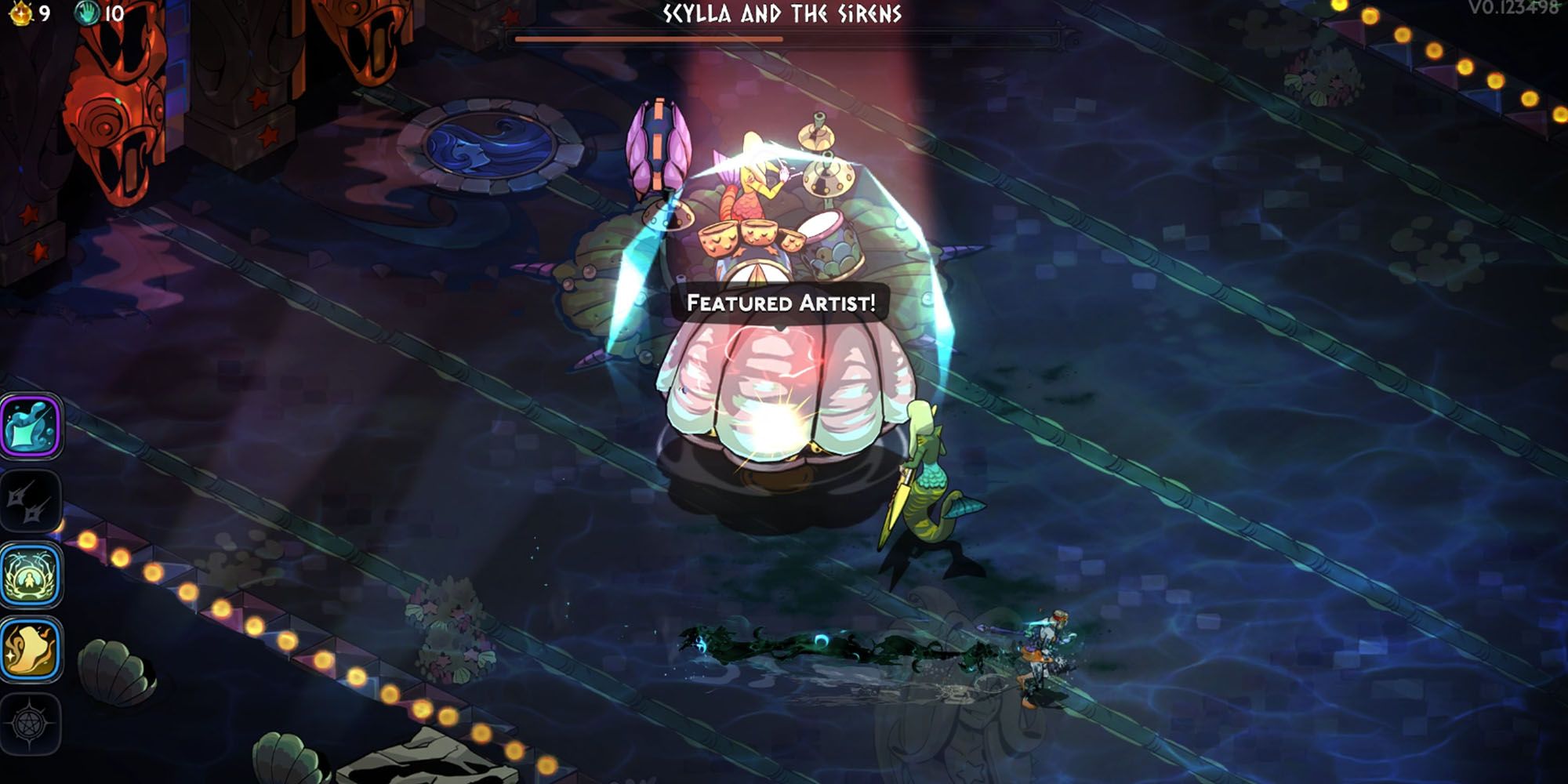Click the gold counter showing 9
This screenshot has width=1568, height=784.
coord(45,13)
